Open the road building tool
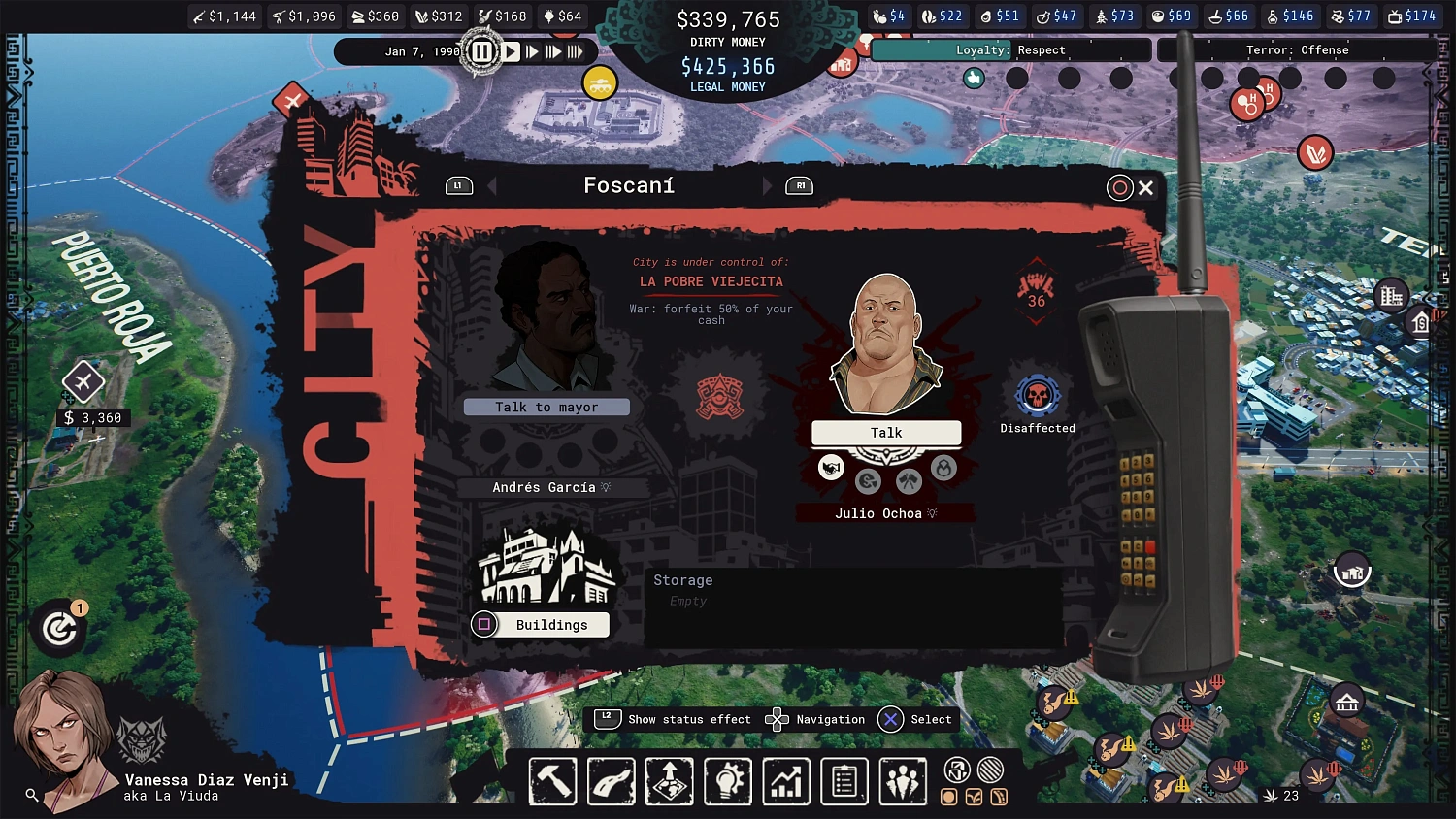This screenshot has height=819, width=1456. click(611, 781)
